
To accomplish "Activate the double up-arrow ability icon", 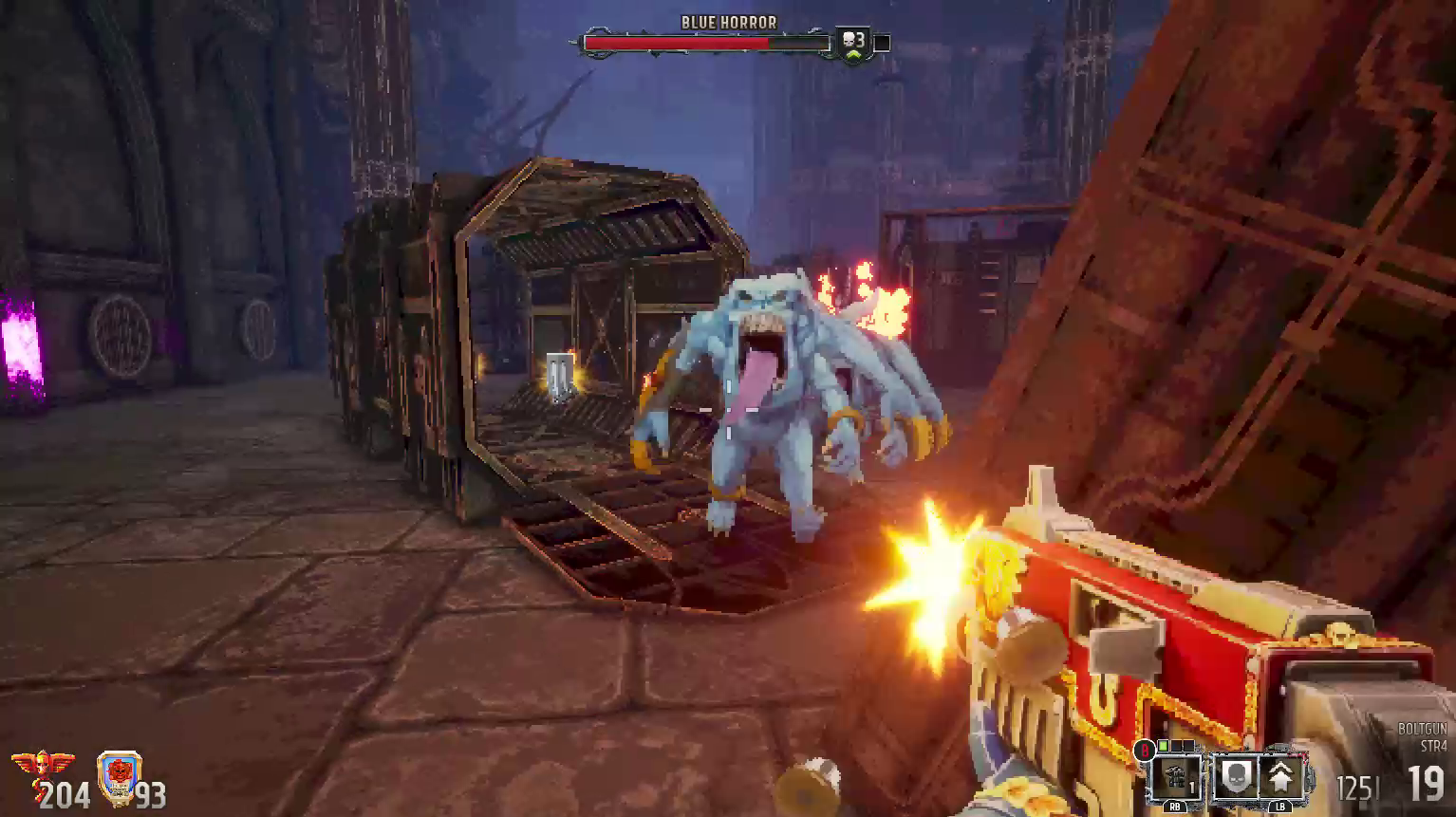I will point(1281,776).
